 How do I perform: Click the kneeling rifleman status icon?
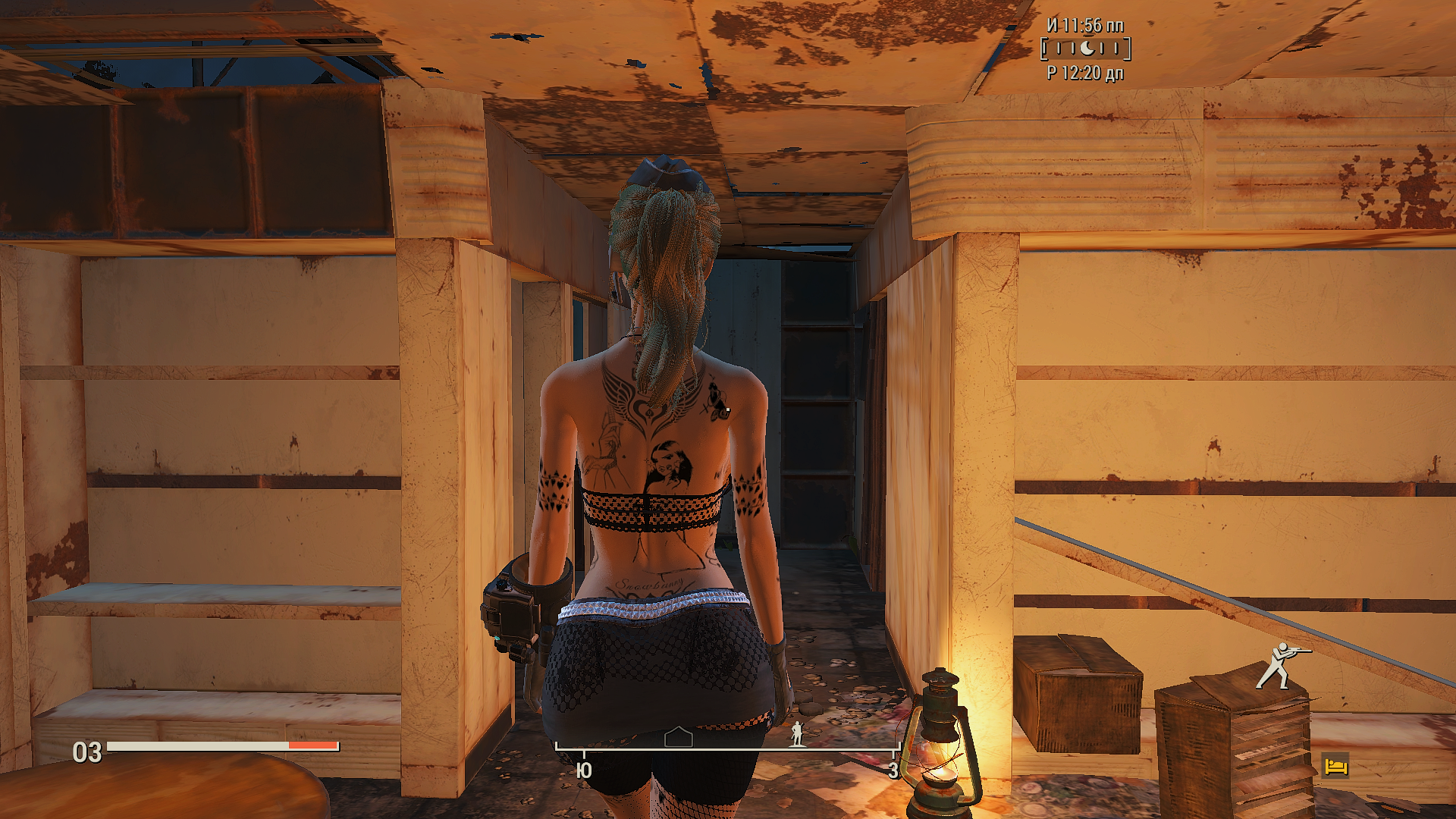1281,666
